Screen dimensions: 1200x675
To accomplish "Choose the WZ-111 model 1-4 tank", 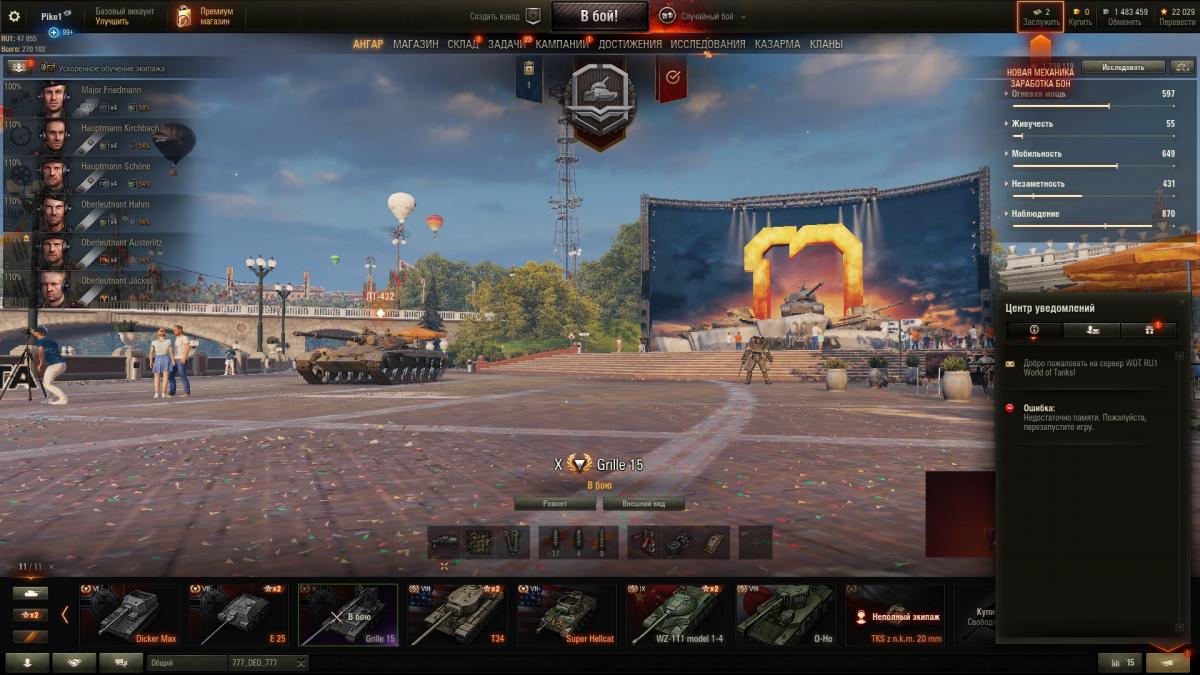I will point(677,615).
